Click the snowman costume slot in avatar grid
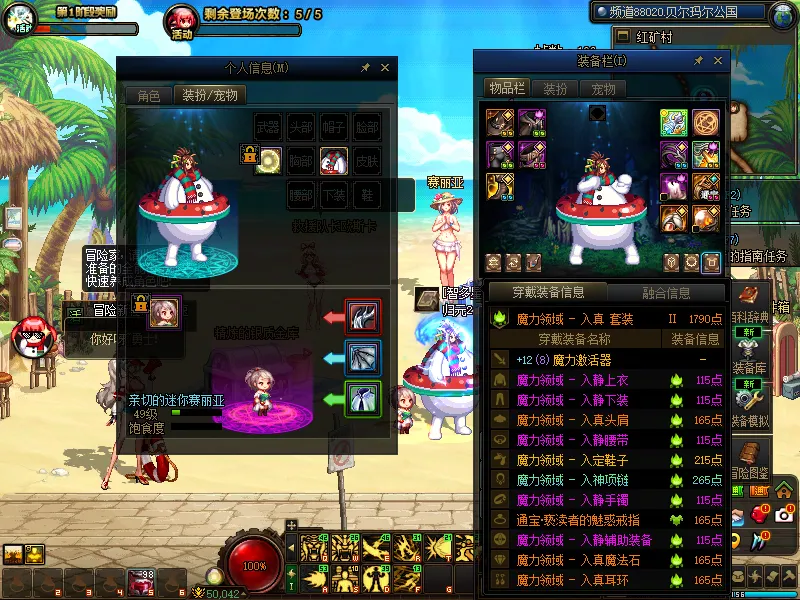 (334, 160)
